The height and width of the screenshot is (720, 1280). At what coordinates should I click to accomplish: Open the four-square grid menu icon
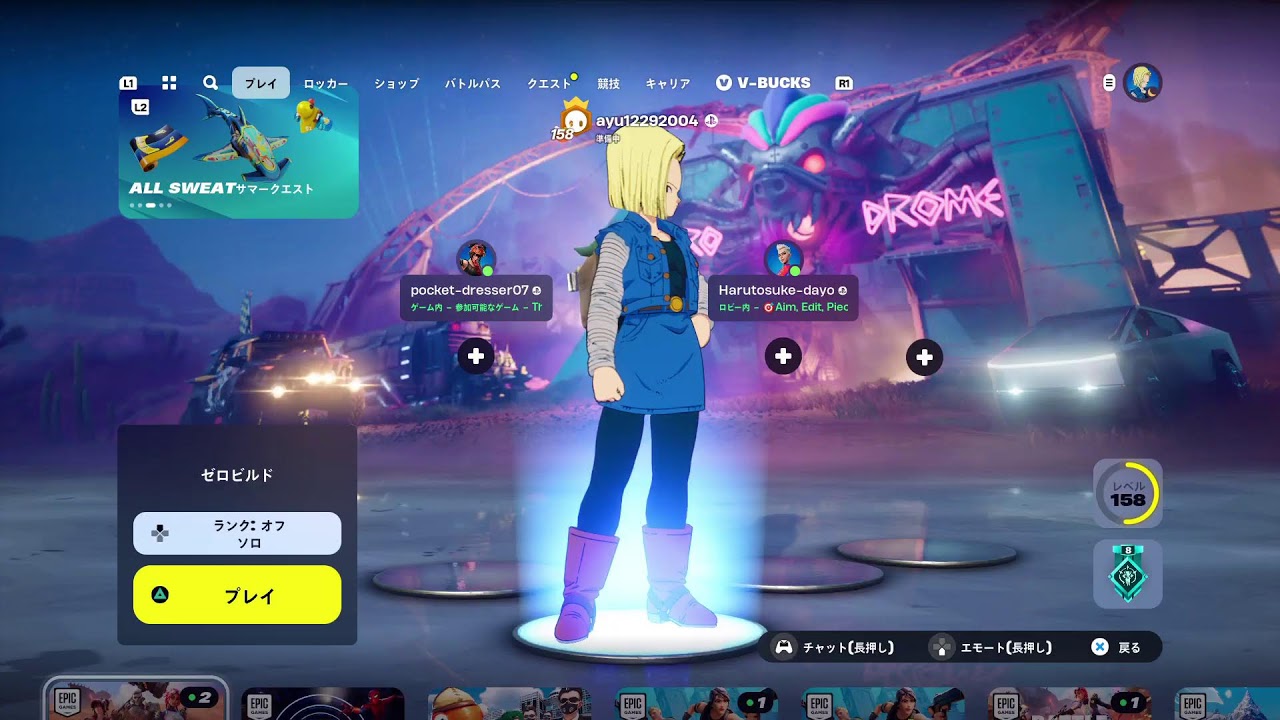click(x=169, y=83)
